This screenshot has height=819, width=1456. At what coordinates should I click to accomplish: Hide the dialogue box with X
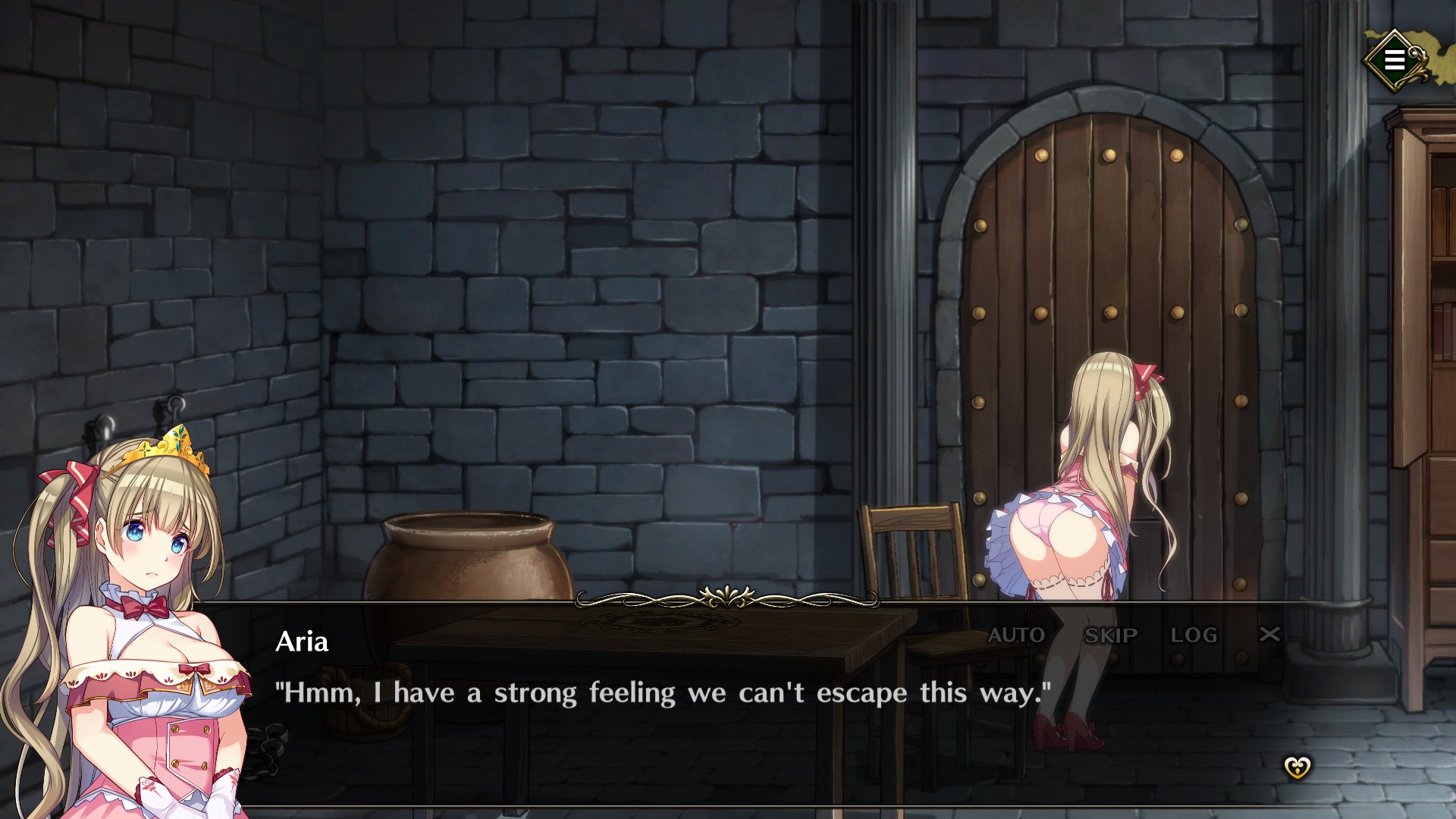pyautogui.click(x=1269, y=634)
